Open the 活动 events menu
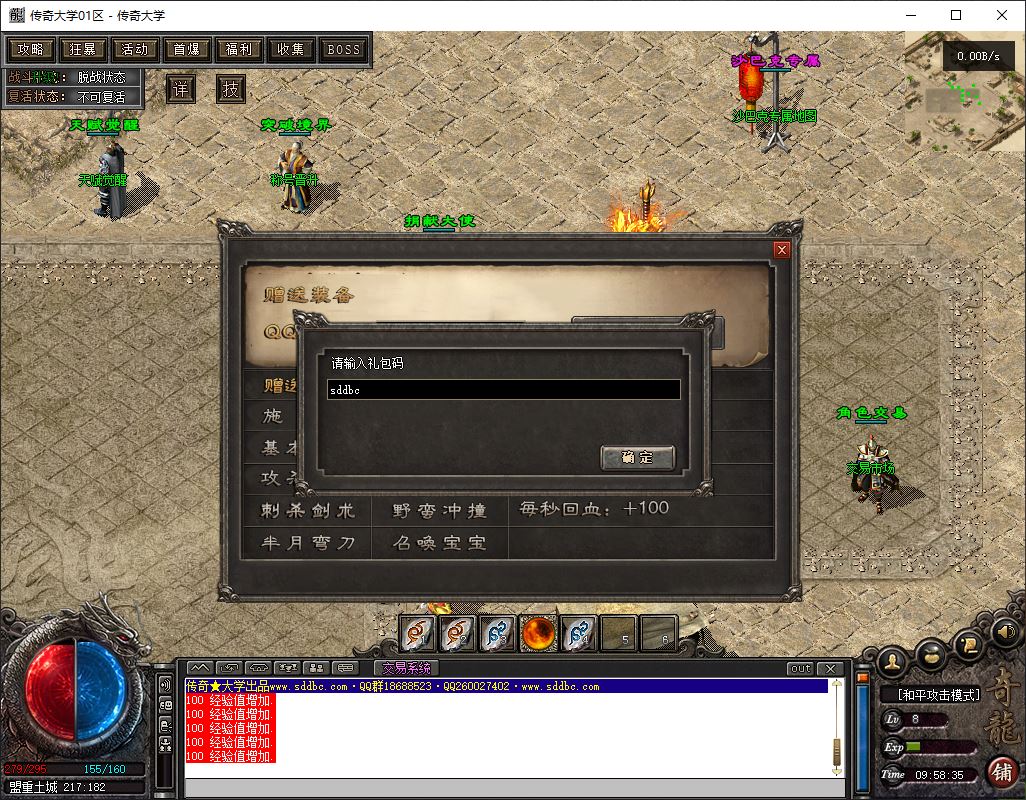 [135, 49]
